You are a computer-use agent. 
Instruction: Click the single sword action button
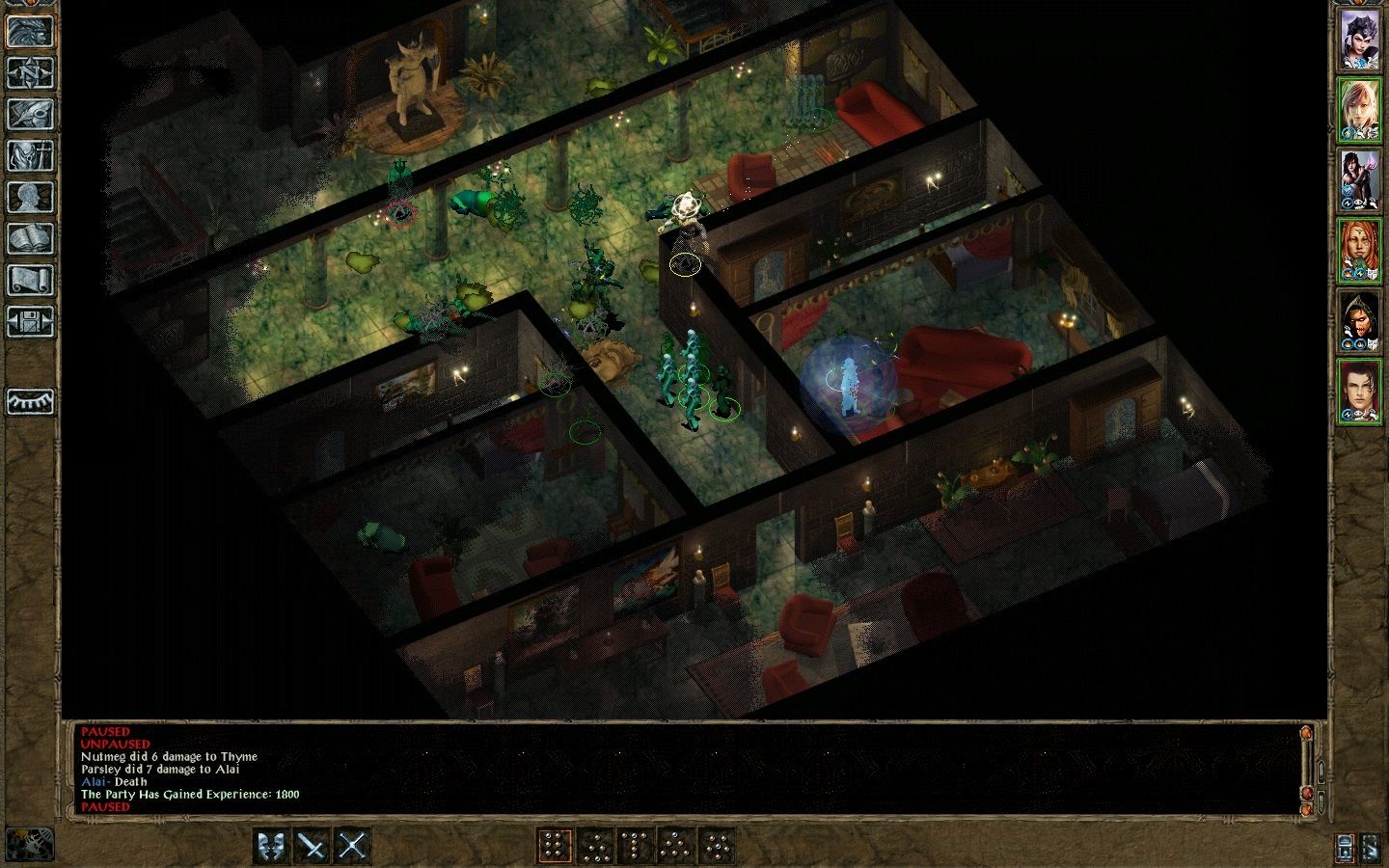[312, 846]
